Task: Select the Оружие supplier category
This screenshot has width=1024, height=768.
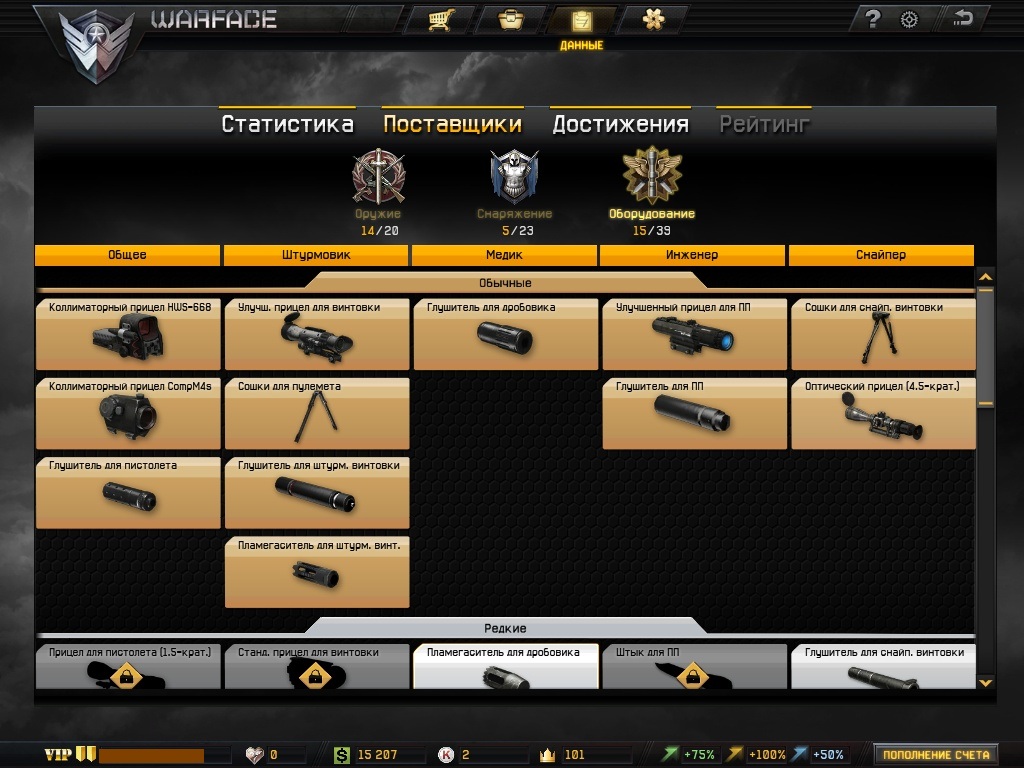Action: 379,184
